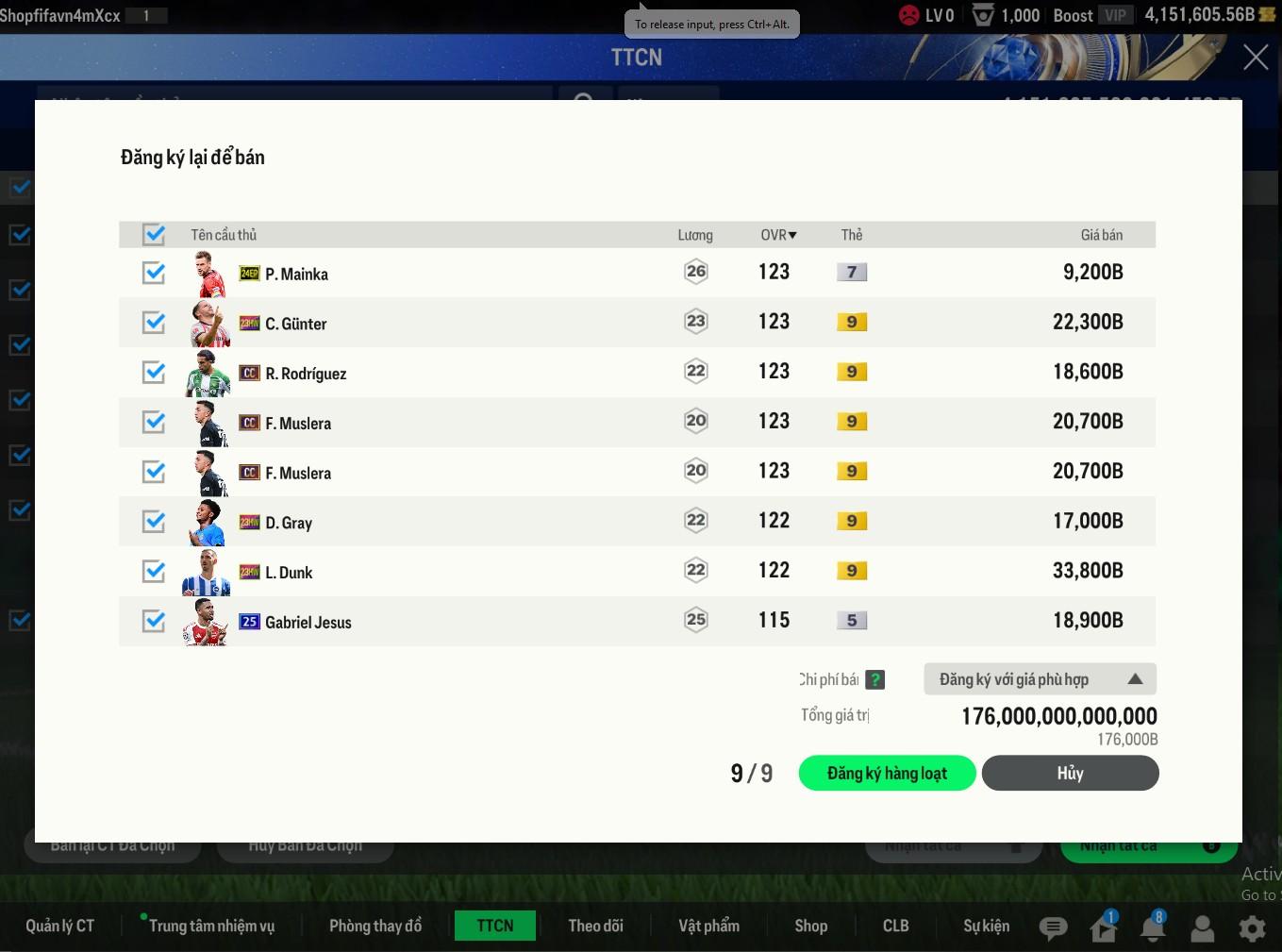
Task: Open the Quản lý CT menu
Action: click(x=60, y=926)
